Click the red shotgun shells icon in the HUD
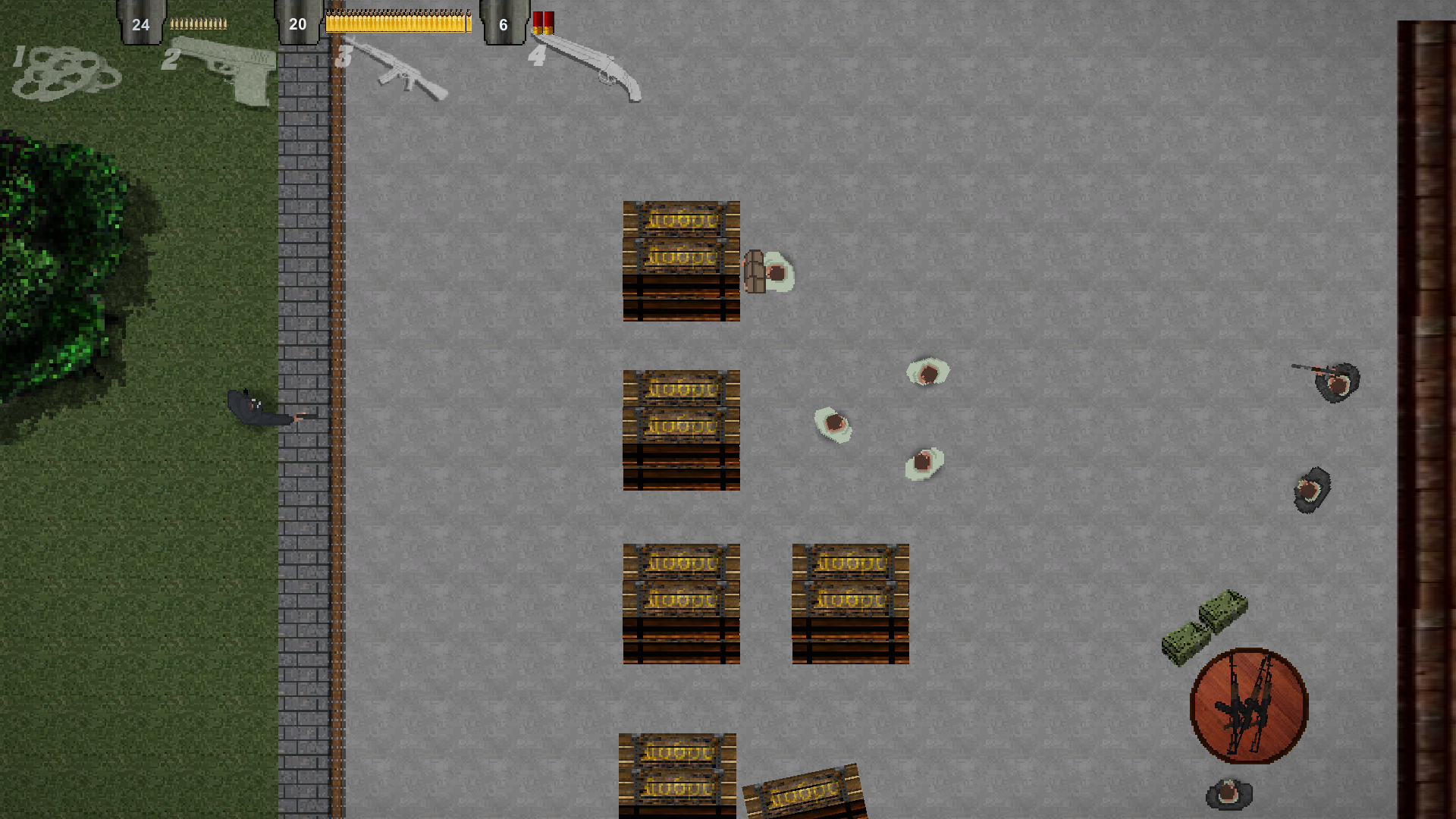This screenshot has width=1456, height=819. [543, 23]
